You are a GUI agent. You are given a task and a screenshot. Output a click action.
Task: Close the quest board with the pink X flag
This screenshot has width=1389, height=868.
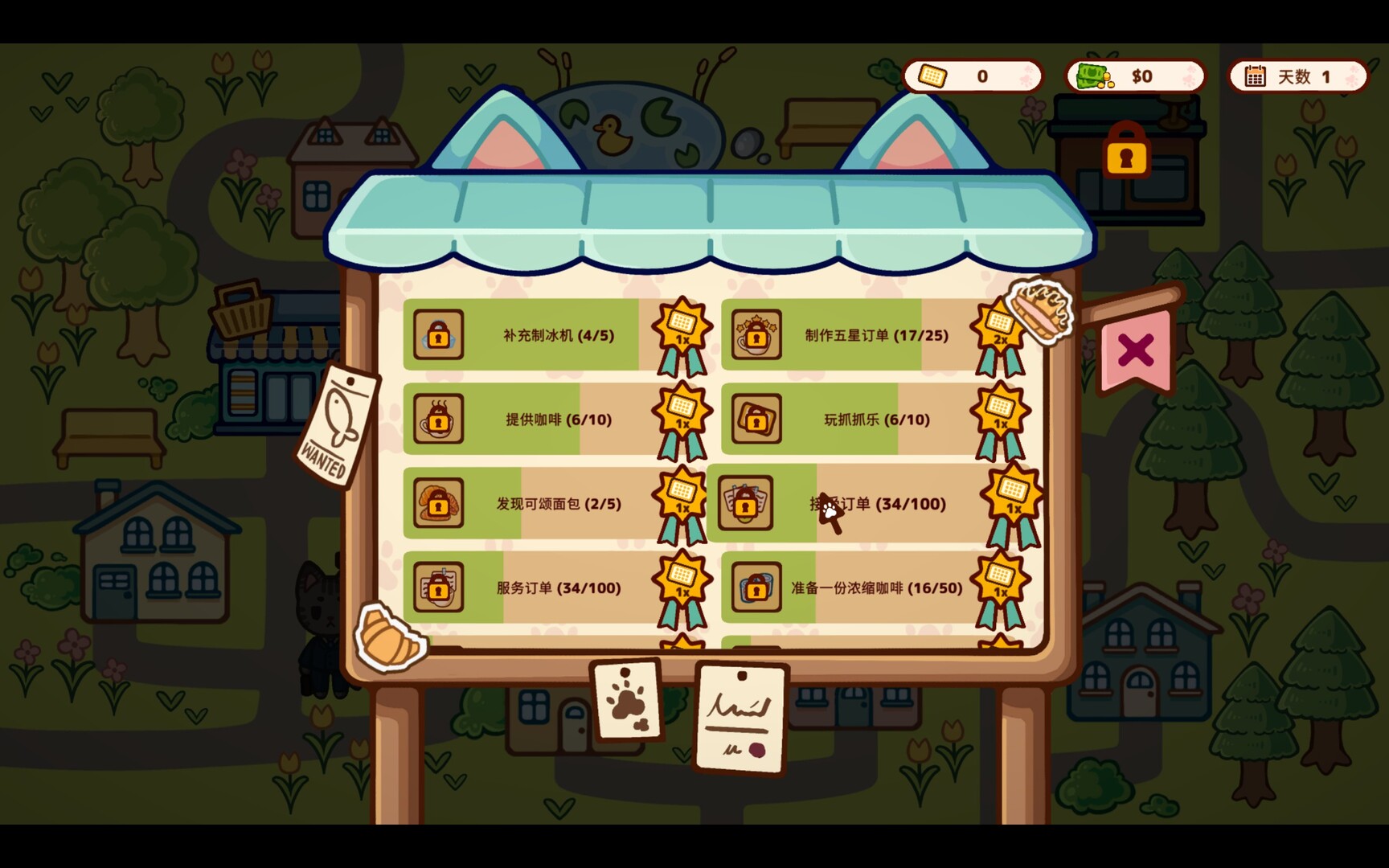[x=1134, y=351]
